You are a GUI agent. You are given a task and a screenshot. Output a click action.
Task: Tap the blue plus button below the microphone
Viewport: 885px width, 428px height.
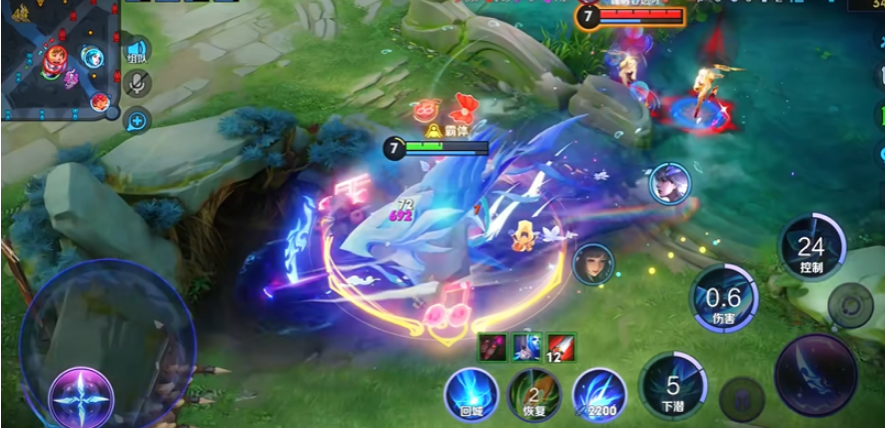coord(136,121)
